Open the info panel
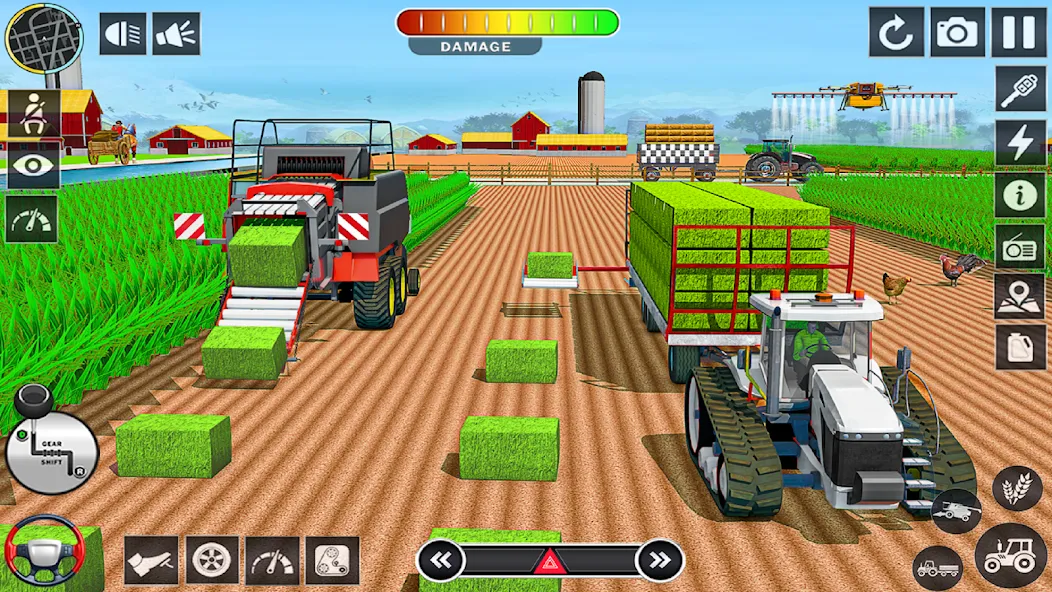This screenshot has height=592, width=1052. 1020,194
